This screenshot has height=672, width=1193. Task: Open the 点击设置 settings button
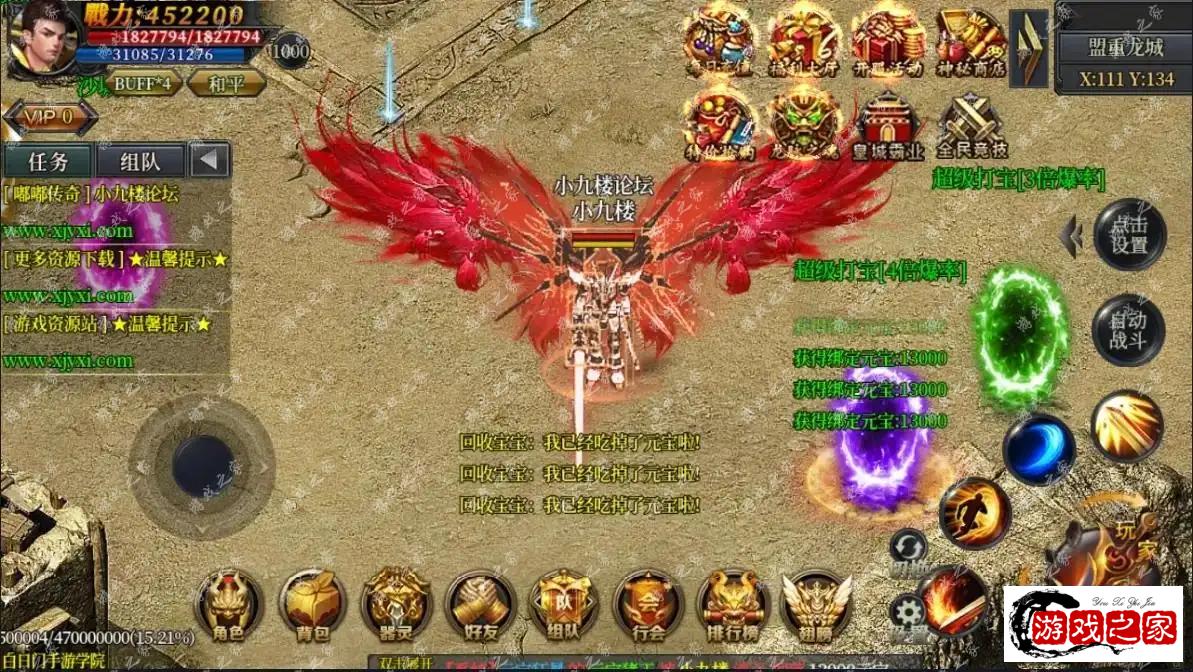click(1129, 236)
